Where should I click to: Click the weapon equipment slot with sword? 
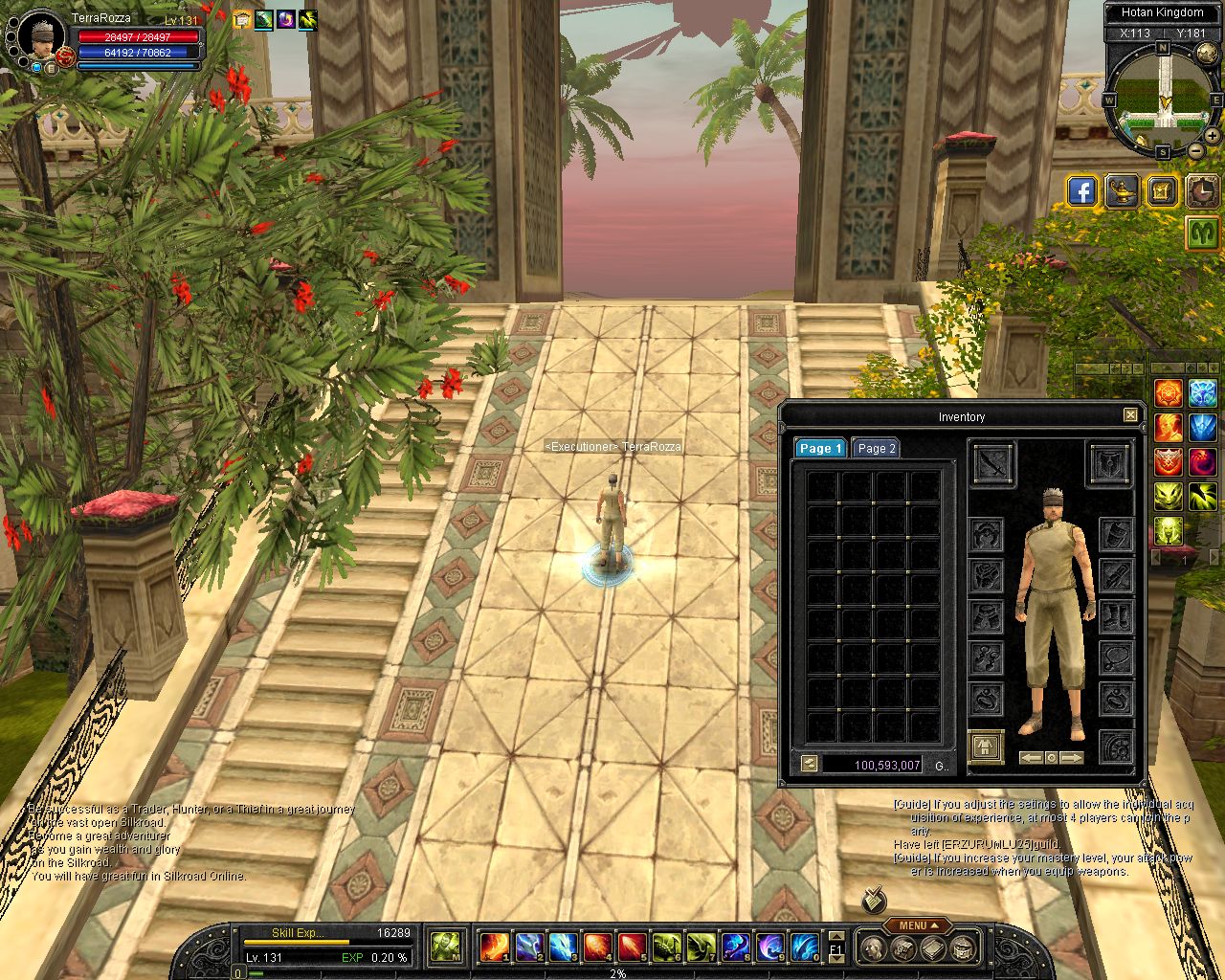[994, 465]
